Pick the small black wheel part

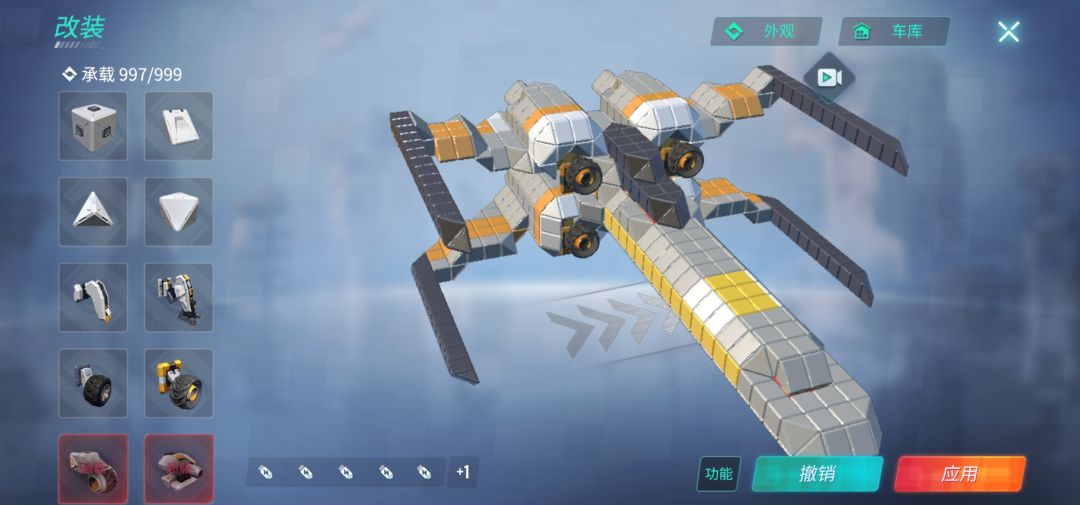tap(93, 382)
